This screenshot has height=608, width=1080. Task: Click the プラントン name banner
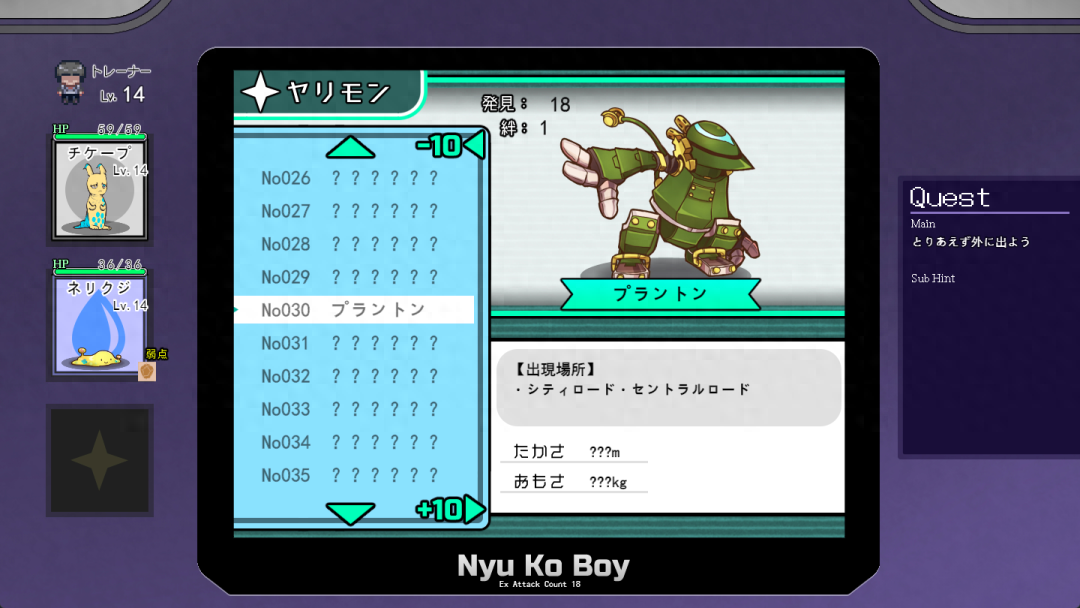click(x=659, y=294)
